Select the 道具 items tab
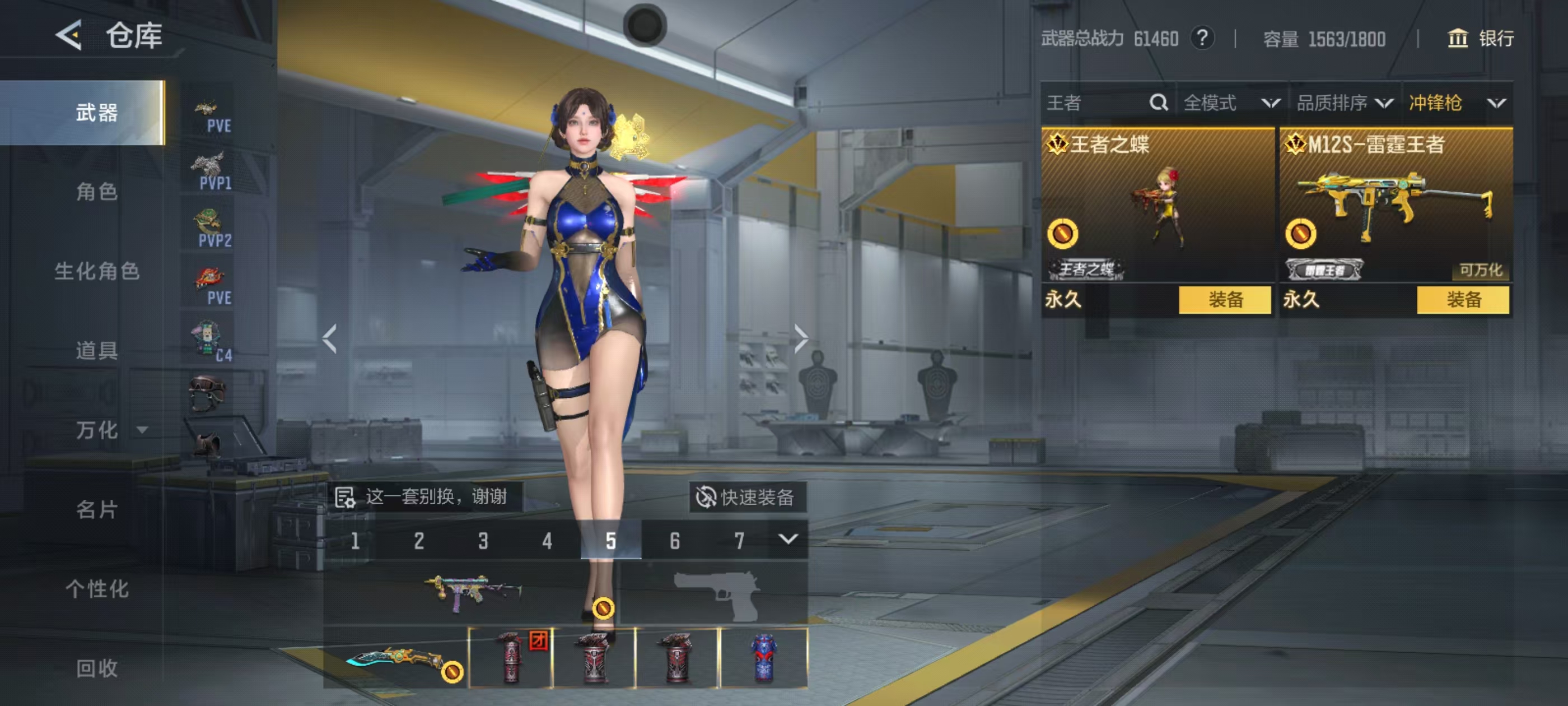The width and height of the screenshot is (1568, 706). tap(96, 350)
